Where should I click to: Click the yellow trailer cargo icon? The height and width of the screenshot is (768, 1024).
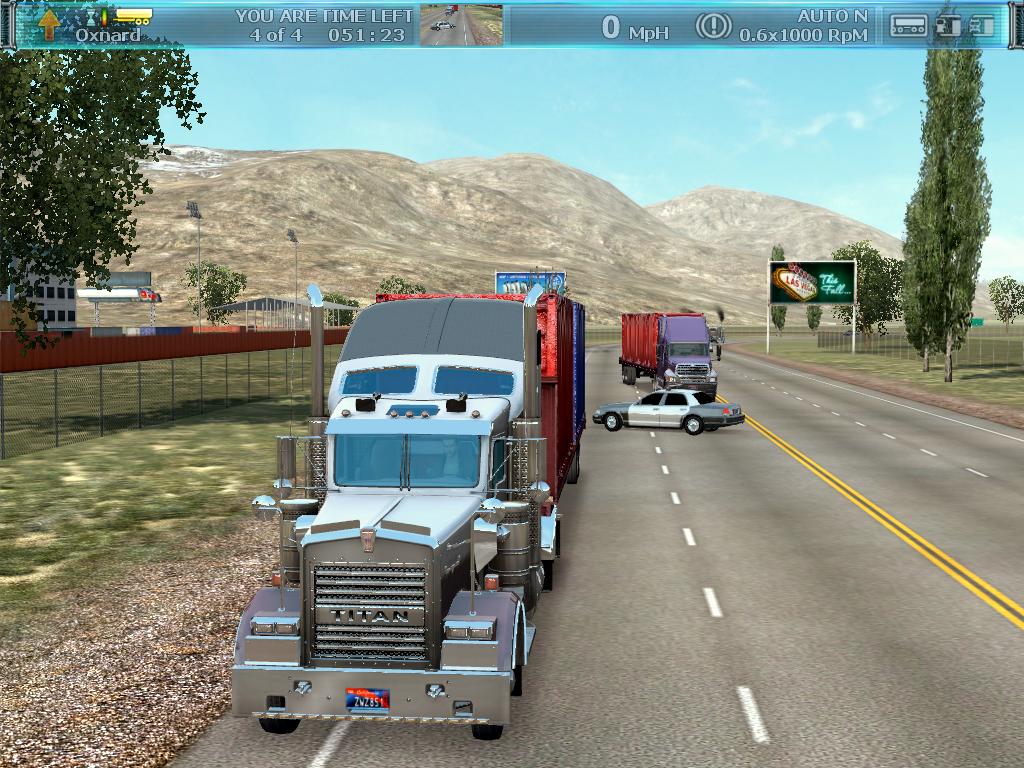pyautogui.click(x=132, y=16)
